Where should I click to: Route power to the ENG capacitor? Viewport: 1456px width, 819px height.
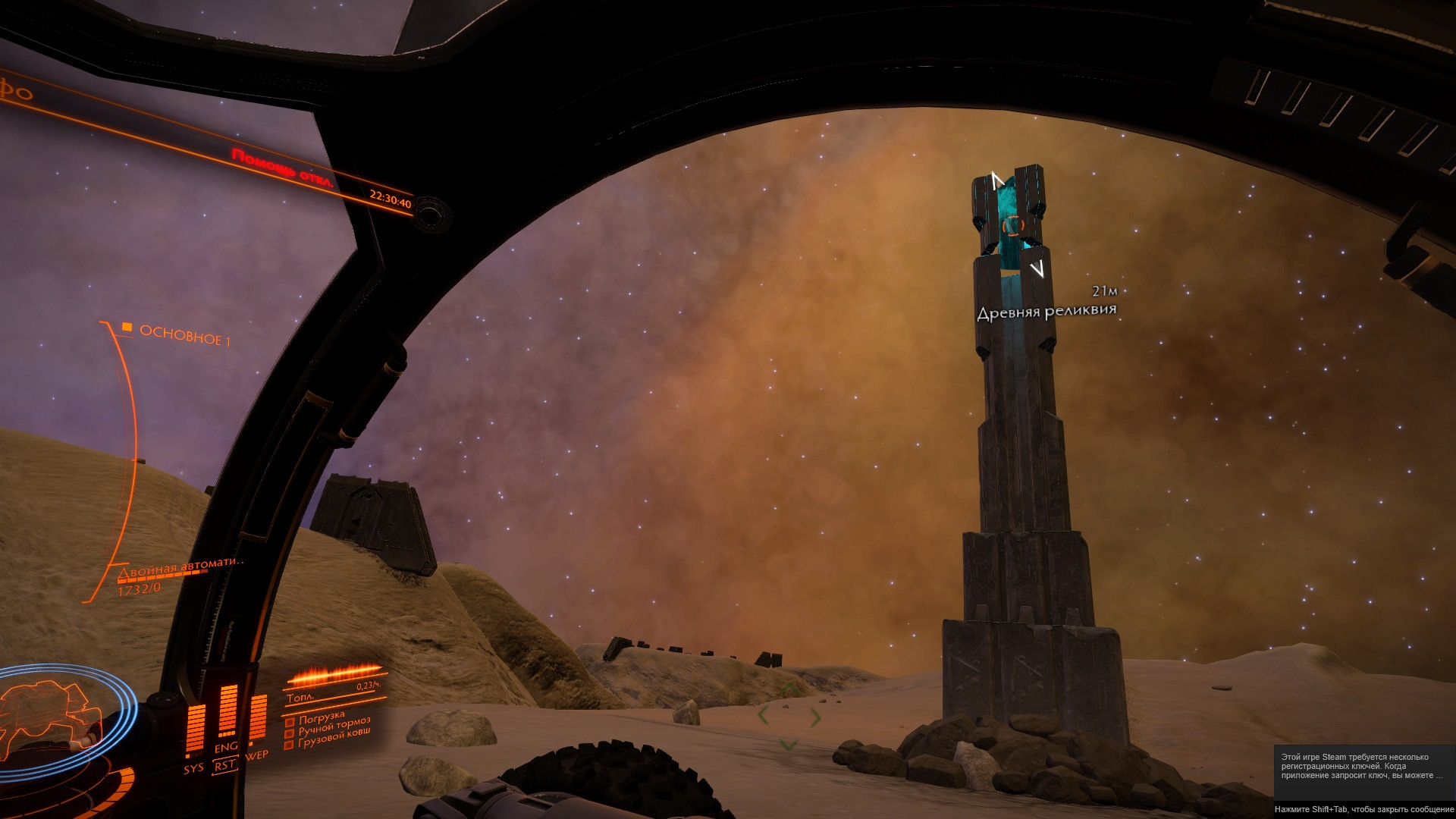point(226,748)
